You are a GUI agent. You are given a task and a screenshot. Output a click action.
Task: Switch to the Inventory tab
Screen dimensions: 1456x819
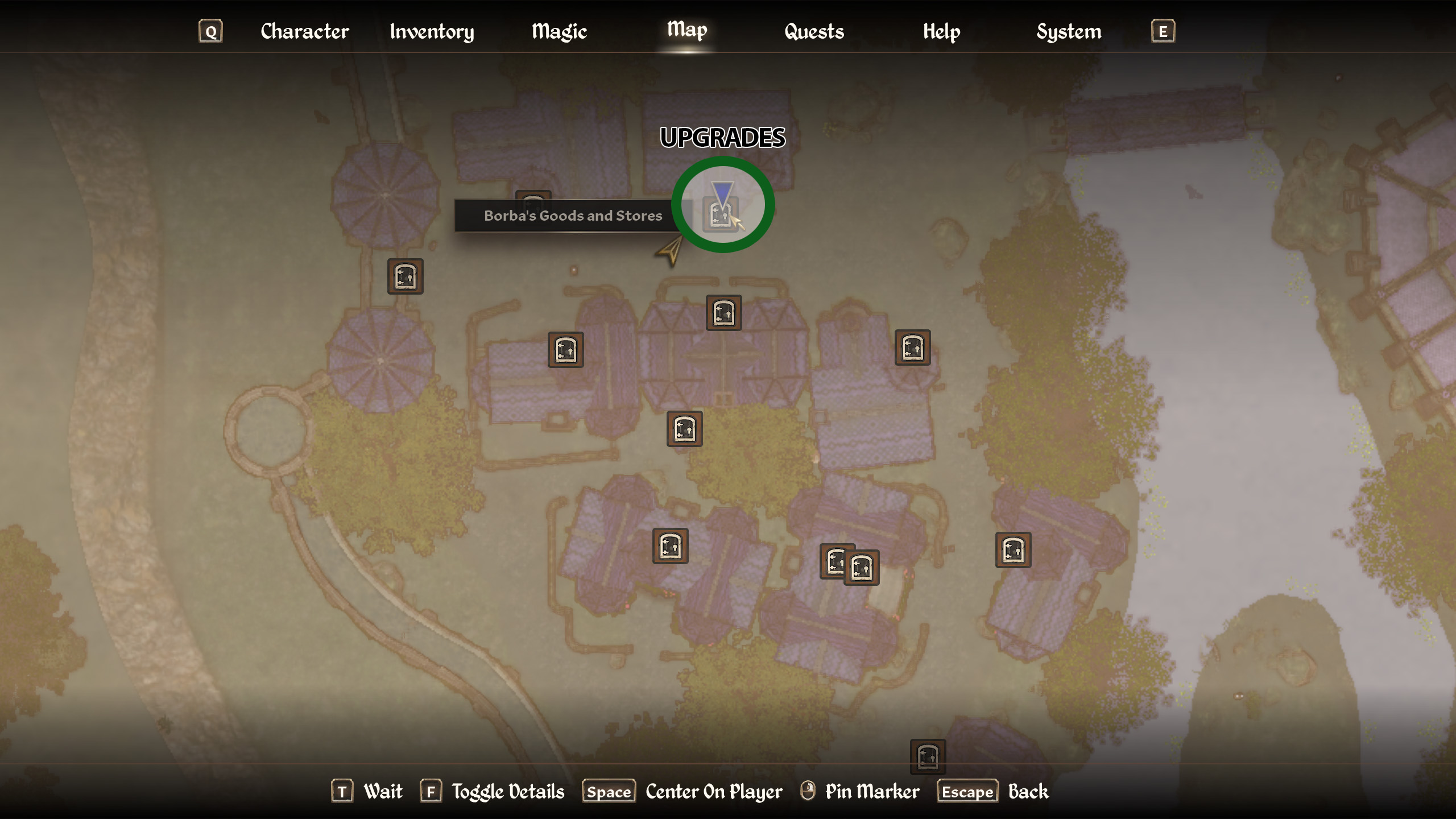coord(432,31)
